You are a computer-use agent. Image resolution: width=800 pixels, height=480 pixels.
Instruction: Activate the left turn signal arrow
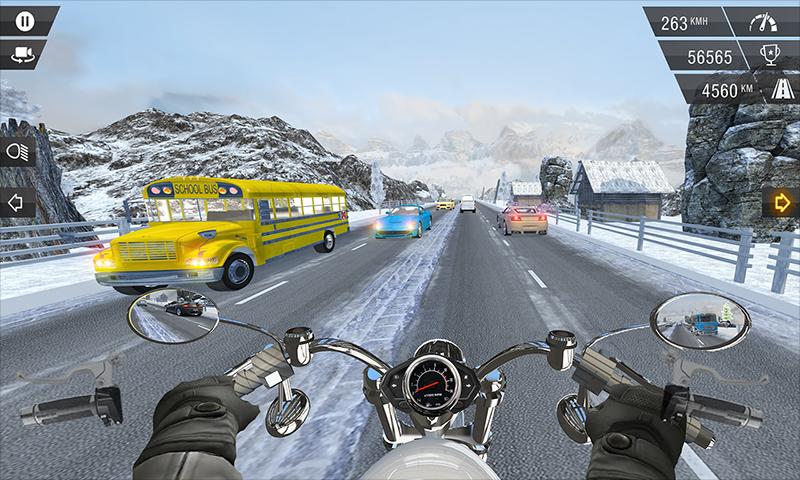click(x=16, y=202)
